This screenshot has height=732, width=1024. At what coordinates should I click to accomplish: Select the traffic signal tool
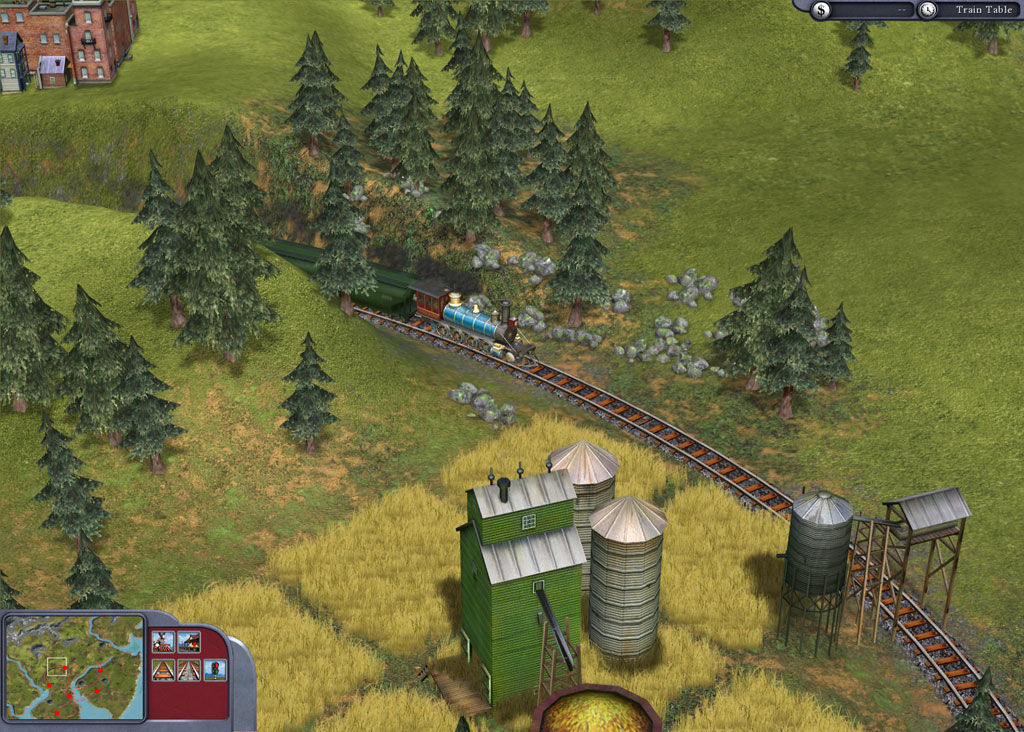(x=214, y=670)
